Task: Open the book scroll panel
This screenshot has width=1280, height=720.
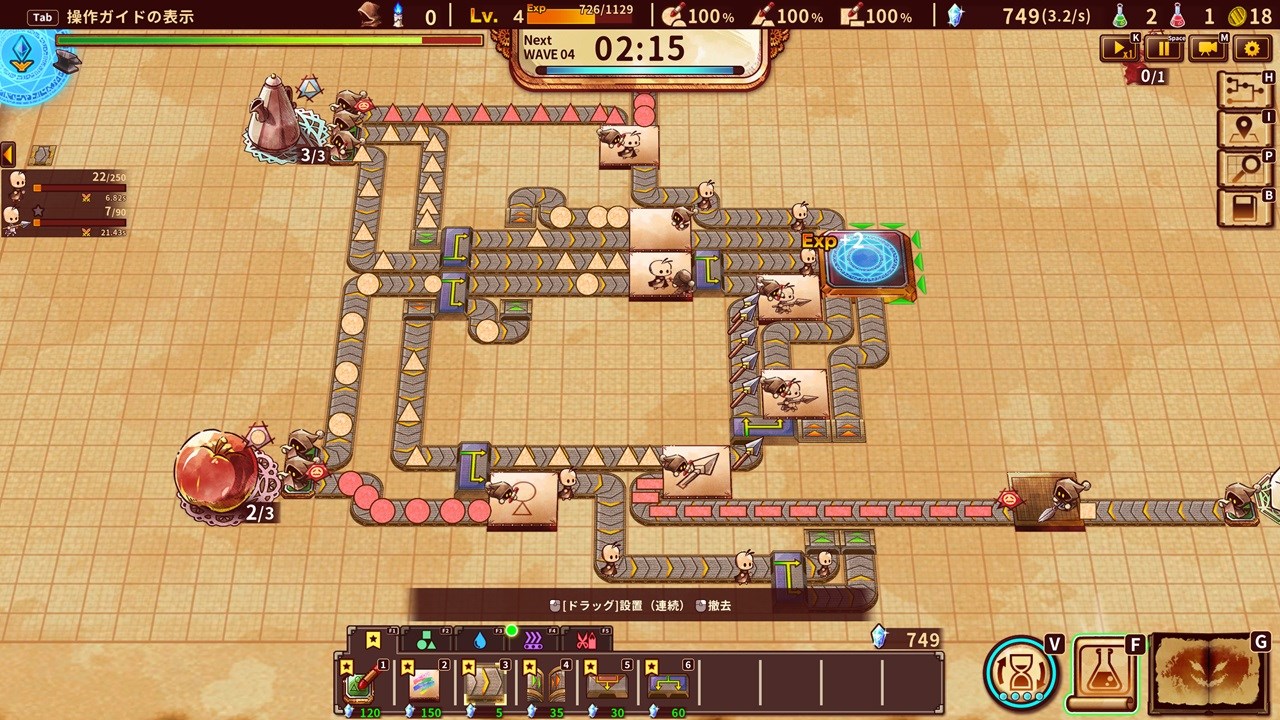Action: tap(1245, 208)
